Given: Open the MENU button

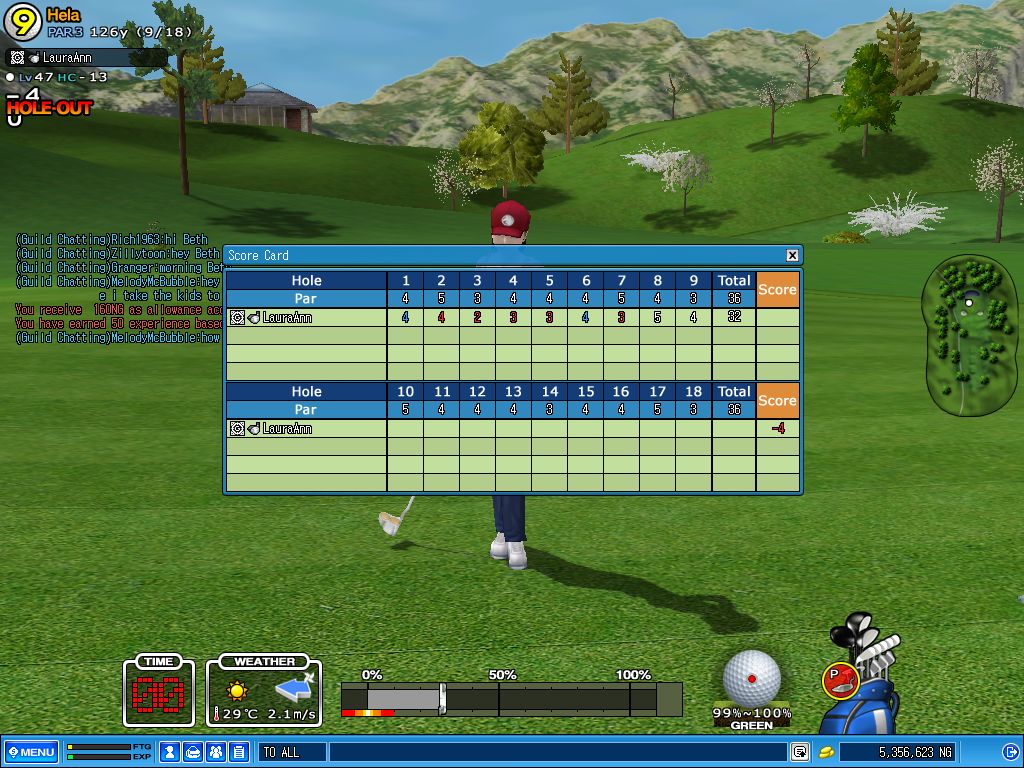Looking at the screenshot, I should (x=31, y=752).
